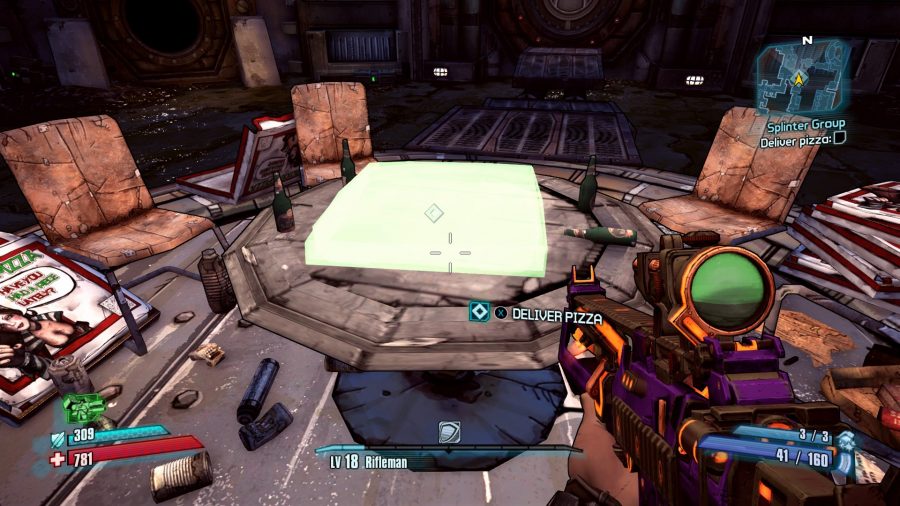Activate the action skill icon above Rifleman
The width and height of the screenshot is (900, 506).
[449, 432]
